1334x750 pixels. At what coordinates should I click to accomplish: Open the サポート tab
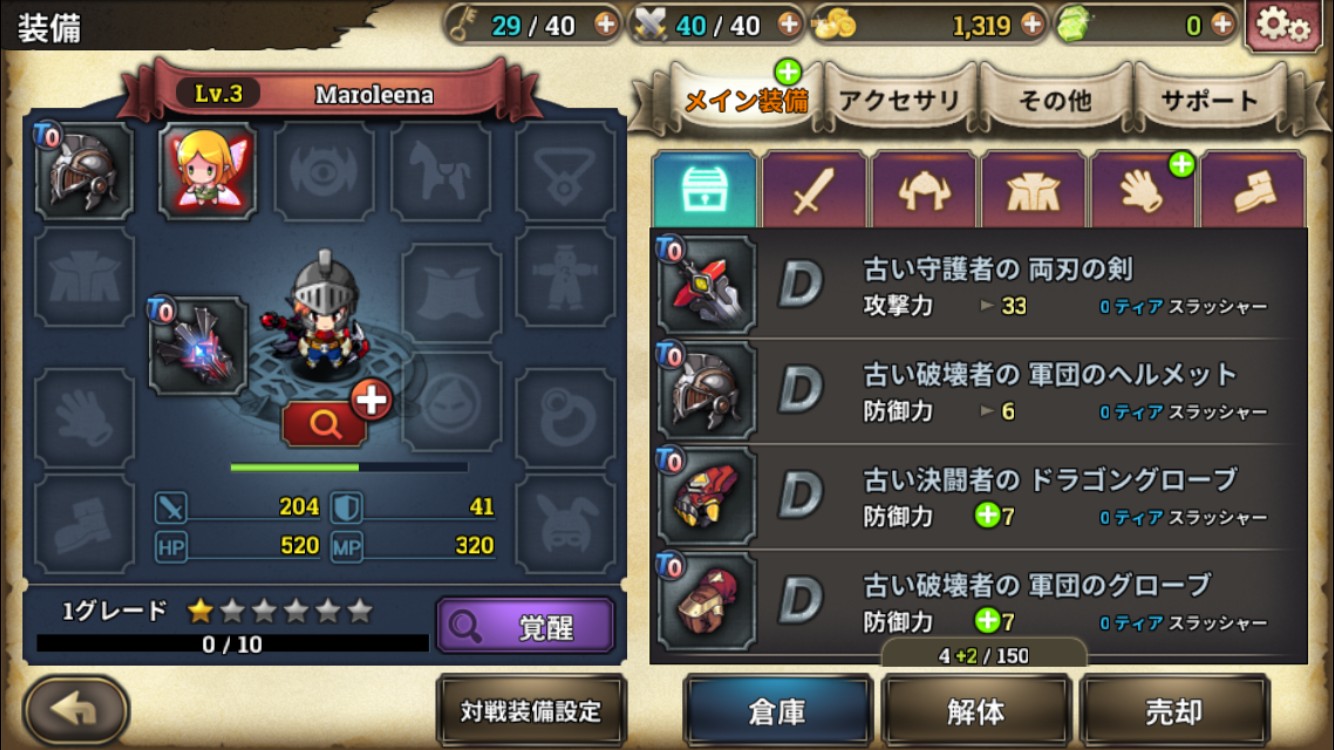1209,100
